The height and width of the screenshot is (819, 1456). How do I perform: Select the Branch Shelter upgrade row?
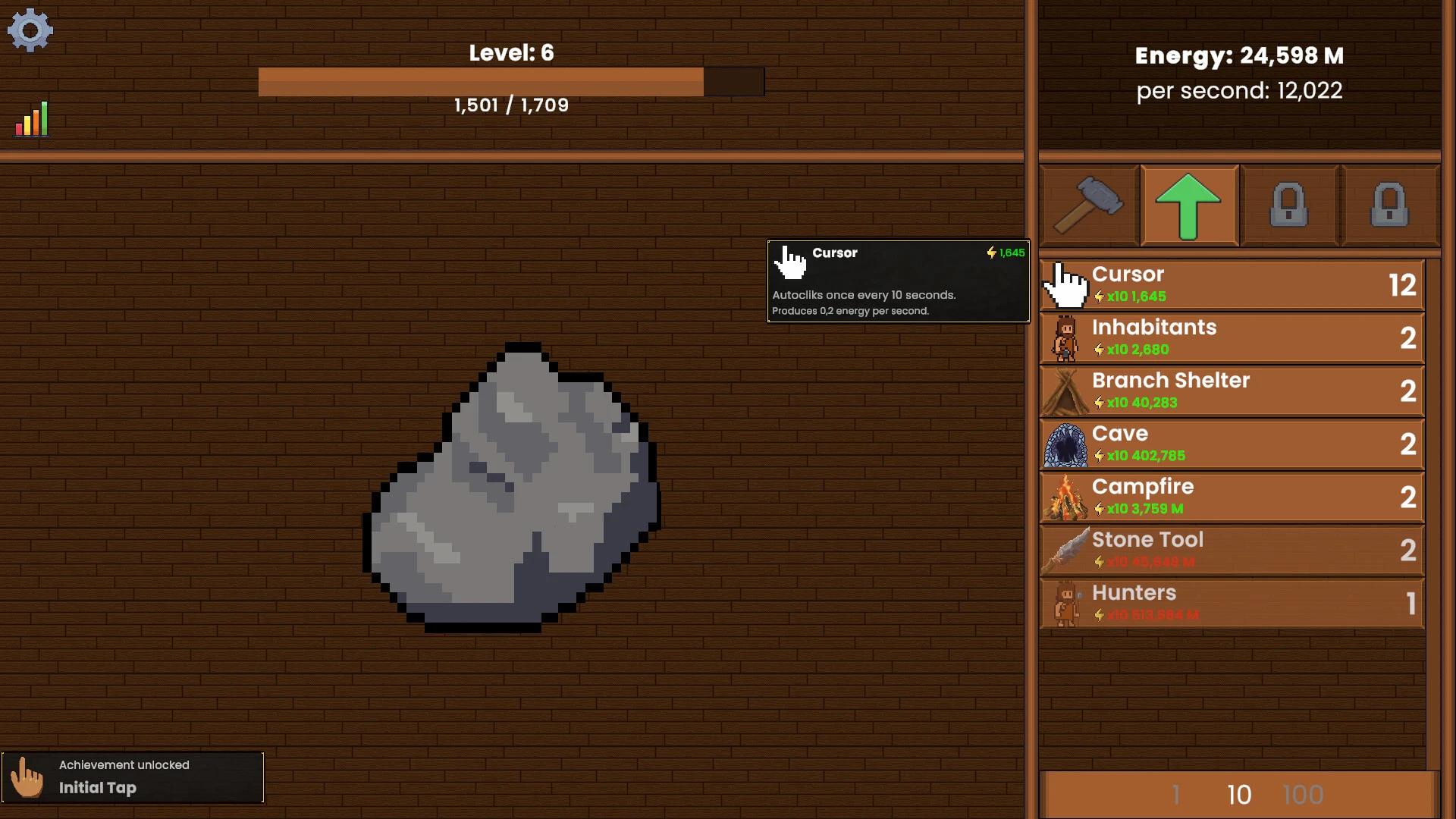(1228, 391)
